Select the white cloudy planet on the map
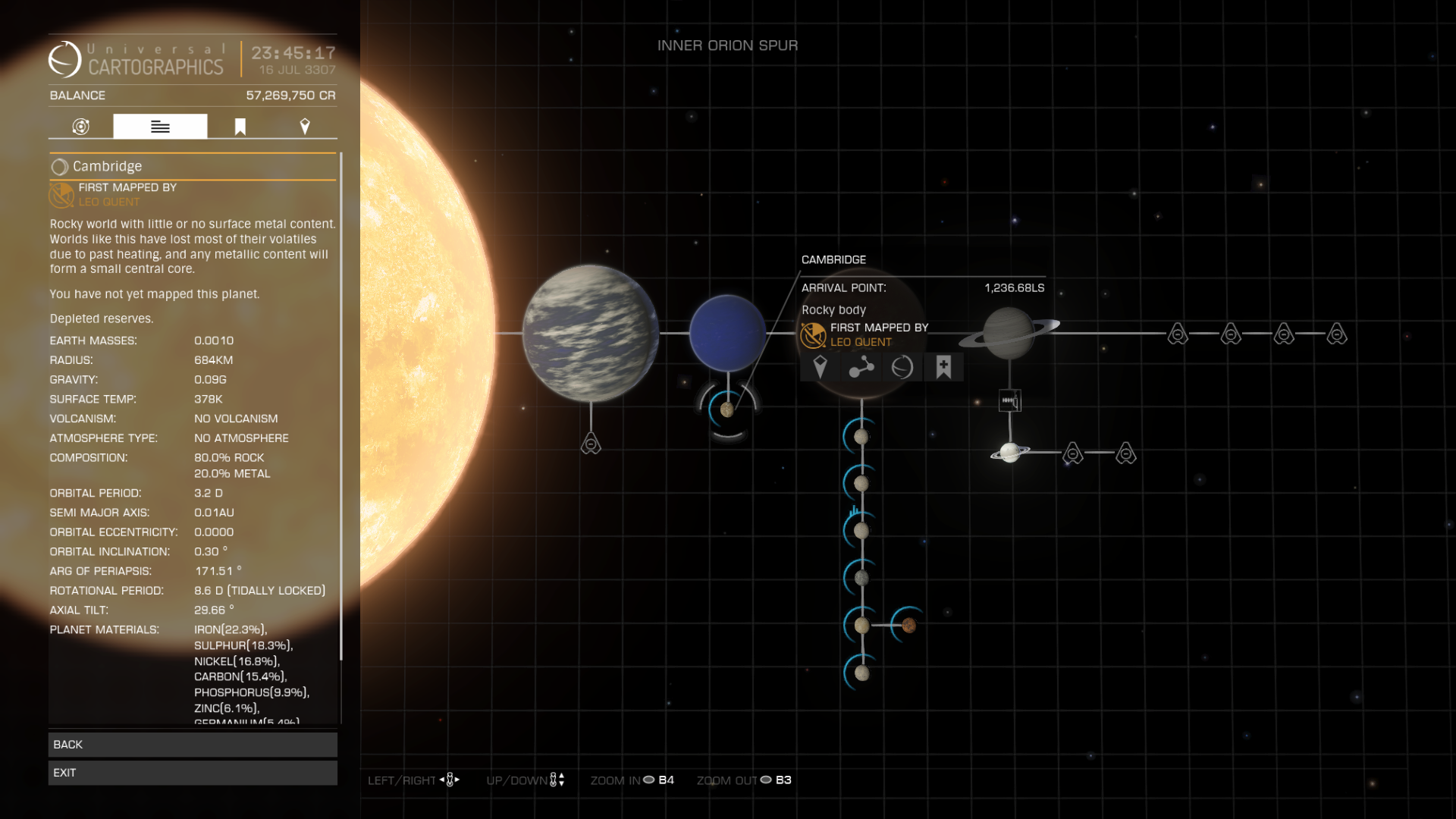The width and height of the screenshot is (1456, 819). [x=590, y=333]
